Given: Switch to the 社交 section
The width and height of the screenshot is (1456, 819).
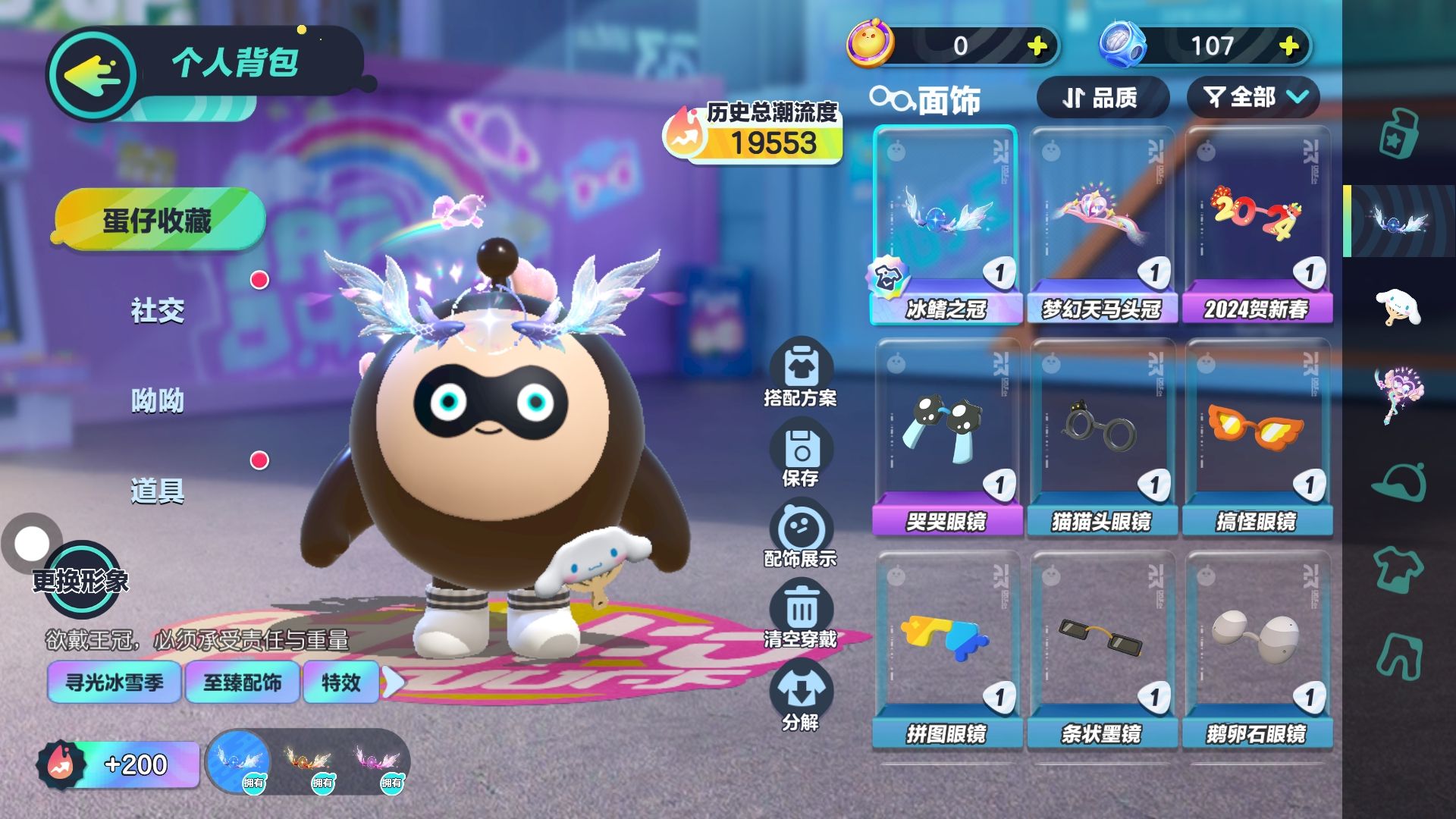Looking at the screenshot, I should [158, 310].
